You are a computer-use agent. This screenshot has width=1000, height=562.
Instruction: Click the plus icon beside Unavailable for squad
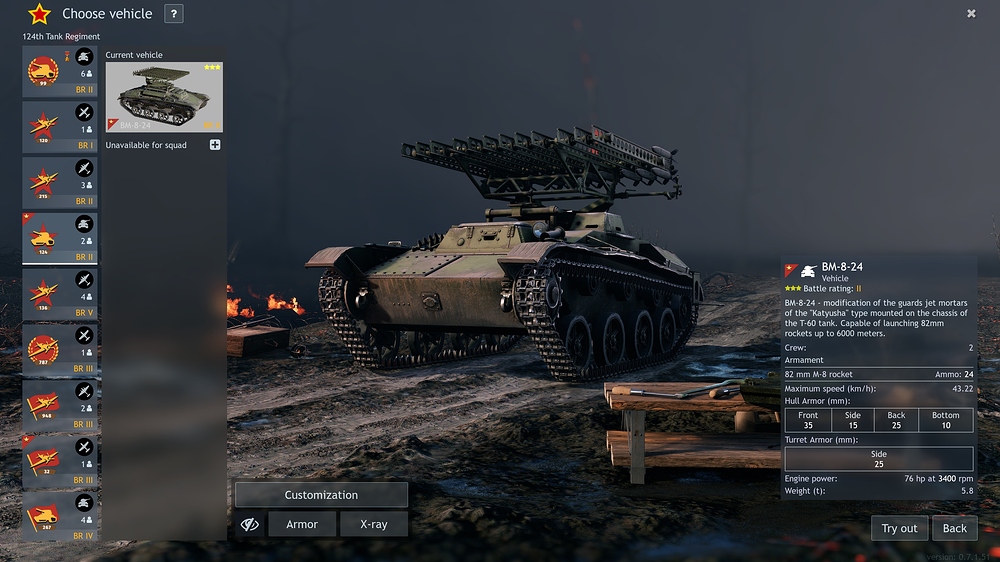pyautogui.click(x=215, y=145)
